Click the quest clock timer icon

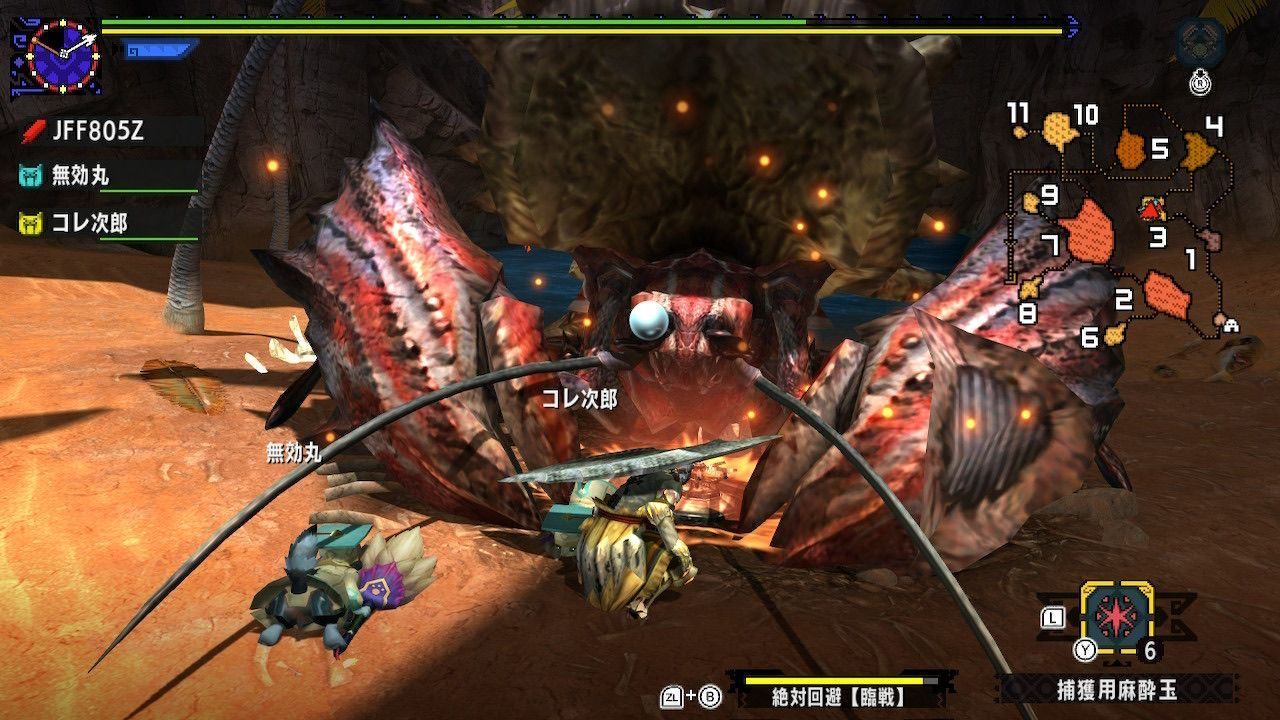click(63, 53)
